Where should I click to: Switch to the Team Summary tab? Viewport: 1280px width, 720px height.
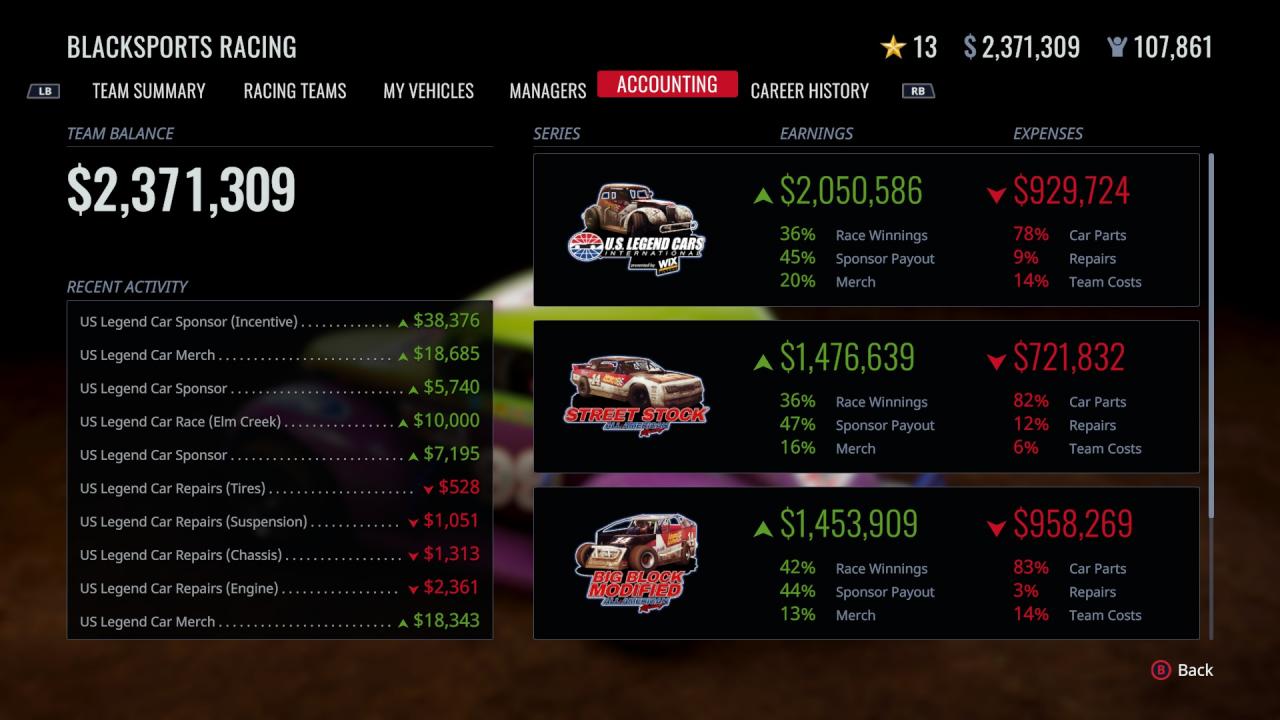click(x=149, y=91)
